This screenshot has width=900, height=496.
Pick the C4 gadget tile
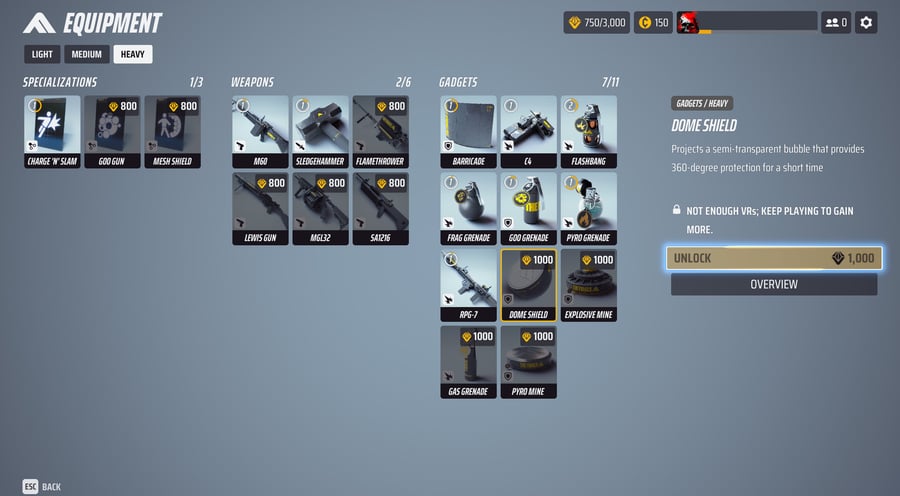(528, 131)
